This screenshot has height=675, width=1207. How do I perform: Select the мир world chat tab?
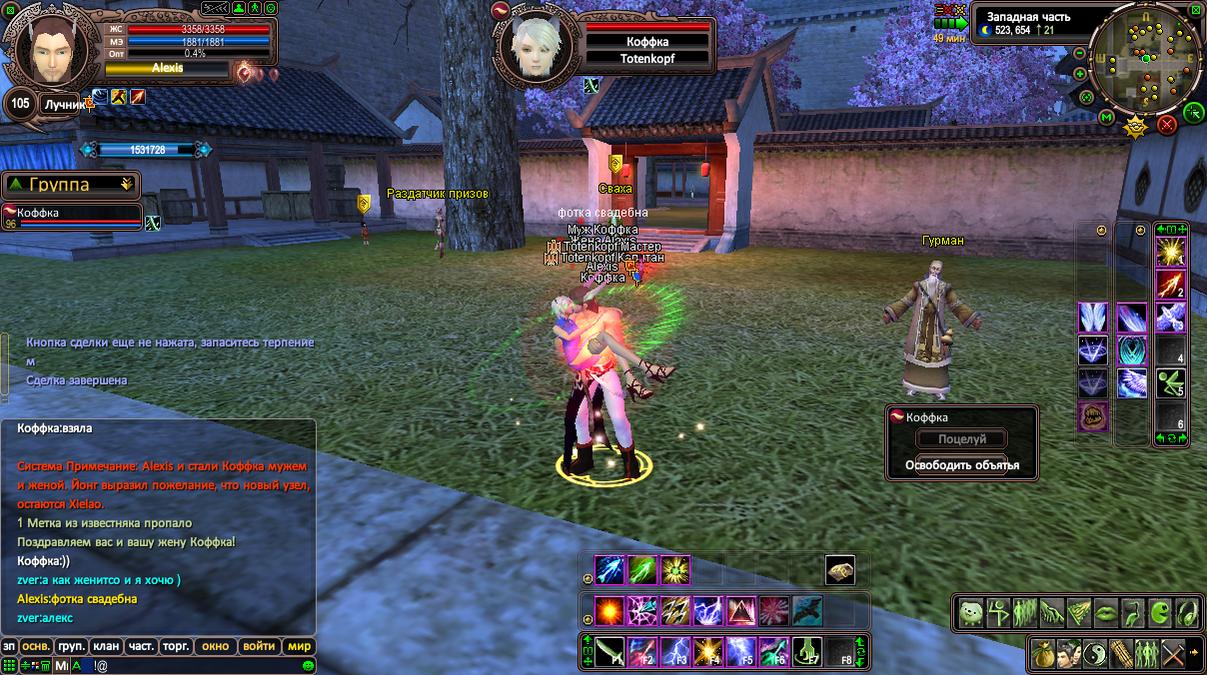tap(299, 646)
